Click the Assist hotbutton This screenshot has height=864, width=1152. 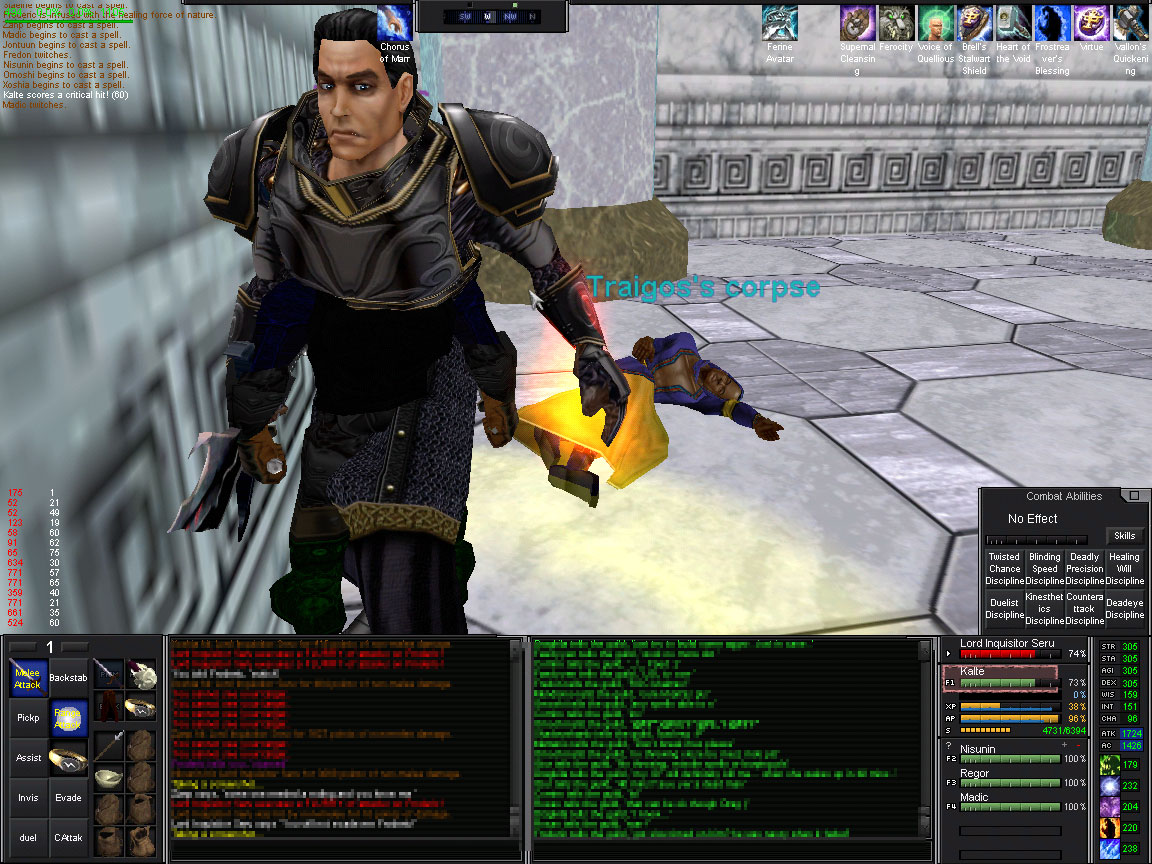pos(28,758)
